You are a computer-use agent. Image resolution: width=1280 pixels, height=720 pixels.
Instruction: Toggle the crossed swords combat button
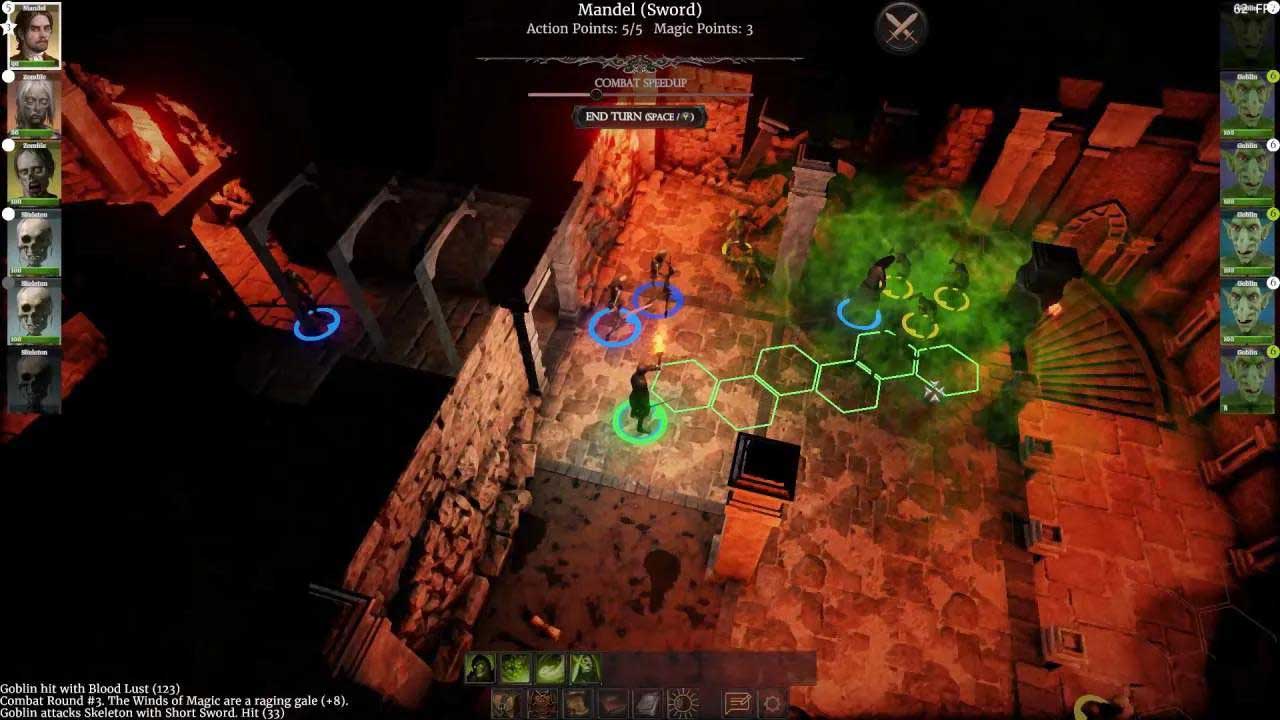coord(902,28)
